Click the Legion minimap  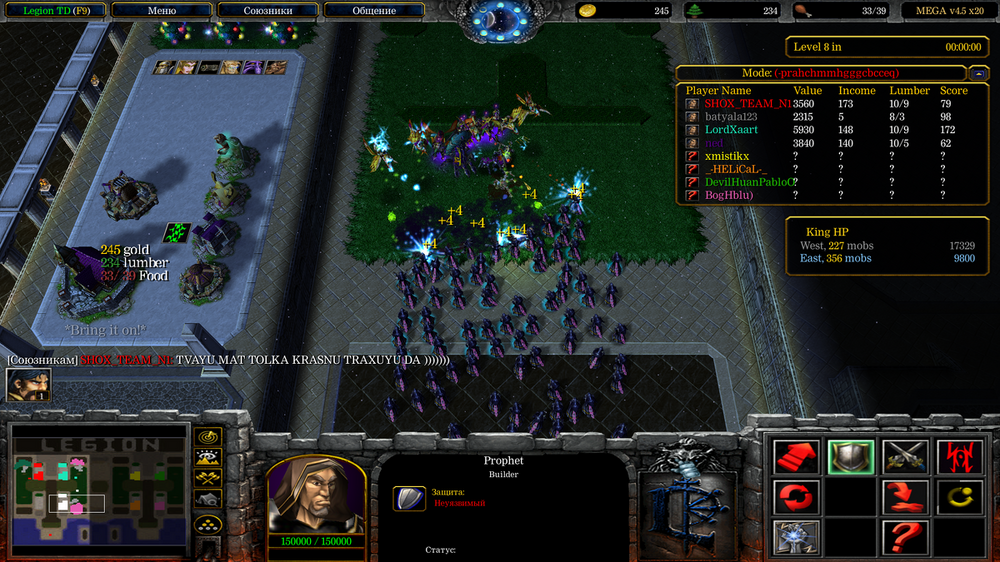[x=99, y=486]
